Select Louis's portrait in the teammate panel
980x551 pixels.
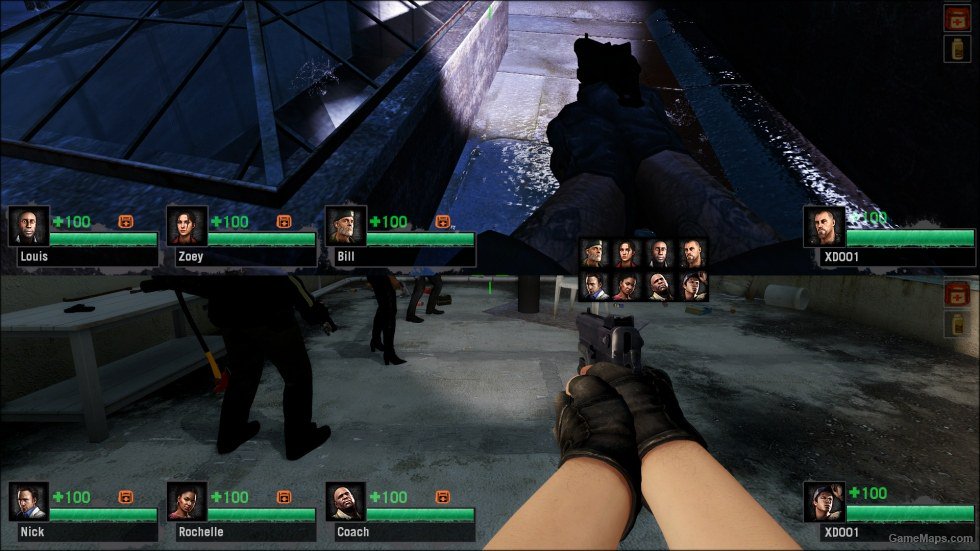29,227
